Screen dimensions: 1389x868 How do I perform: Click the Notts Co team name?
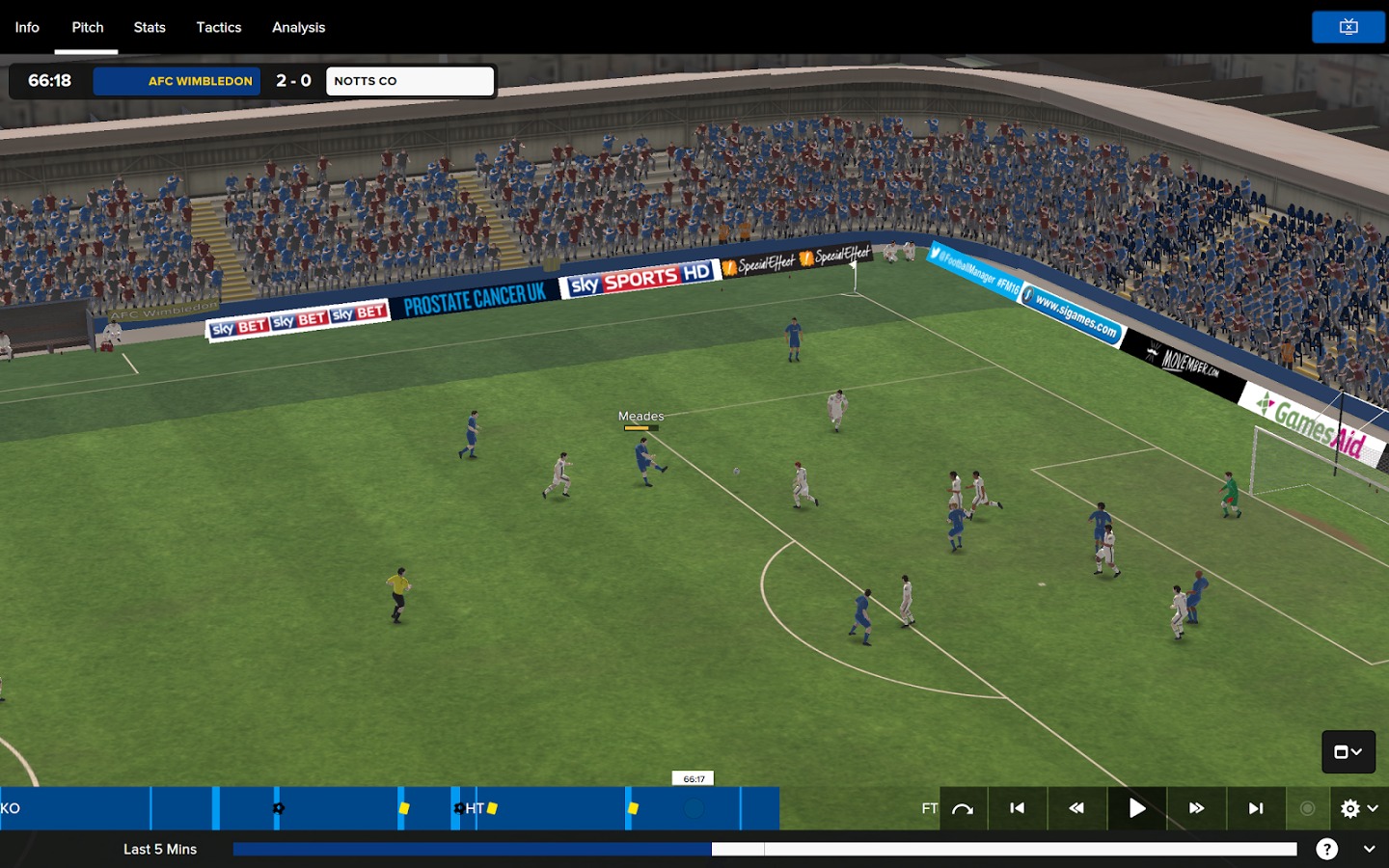[409, 81]
